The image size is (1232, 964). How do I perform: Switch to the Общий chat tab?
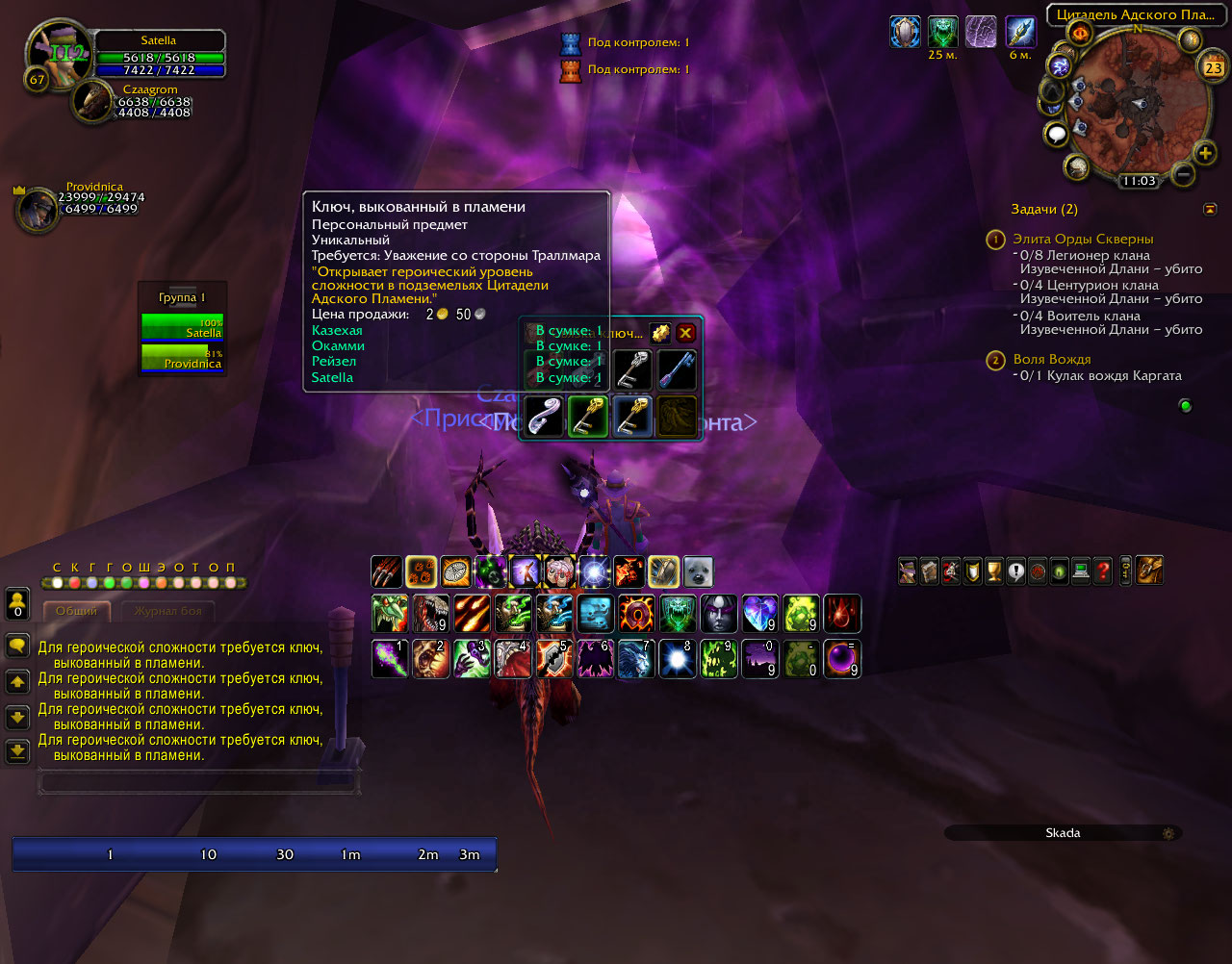[76, 611]
